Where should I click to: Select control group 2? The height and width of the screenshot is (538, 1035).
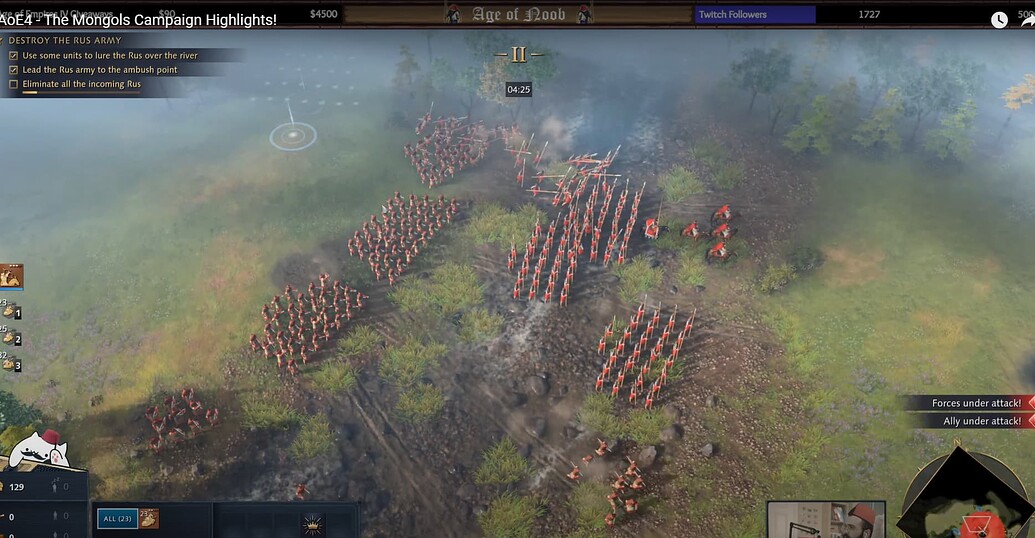point(12,338)
